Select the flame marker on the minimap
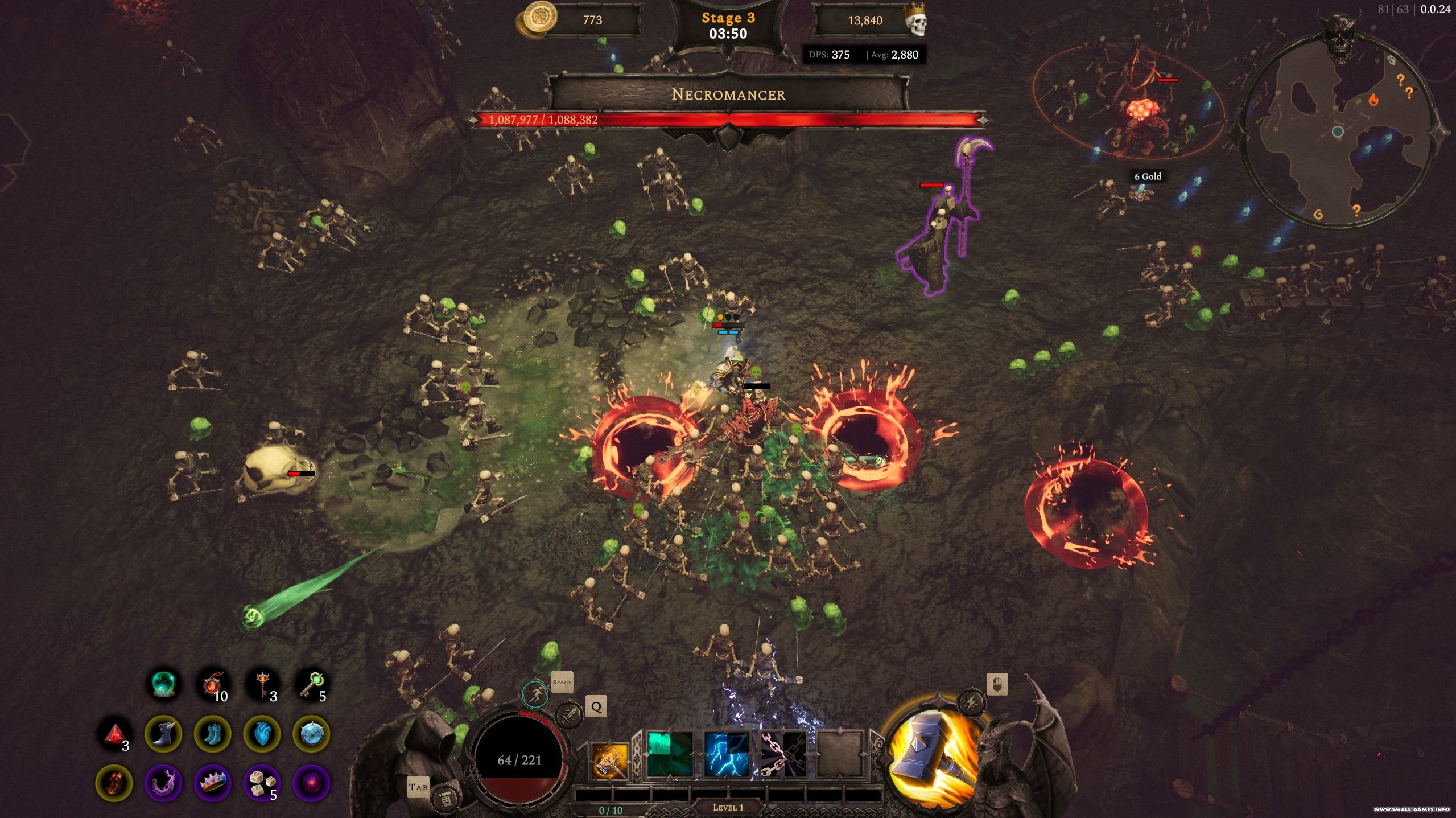This screenshot has width=1456, height=818. [1373, 101]
